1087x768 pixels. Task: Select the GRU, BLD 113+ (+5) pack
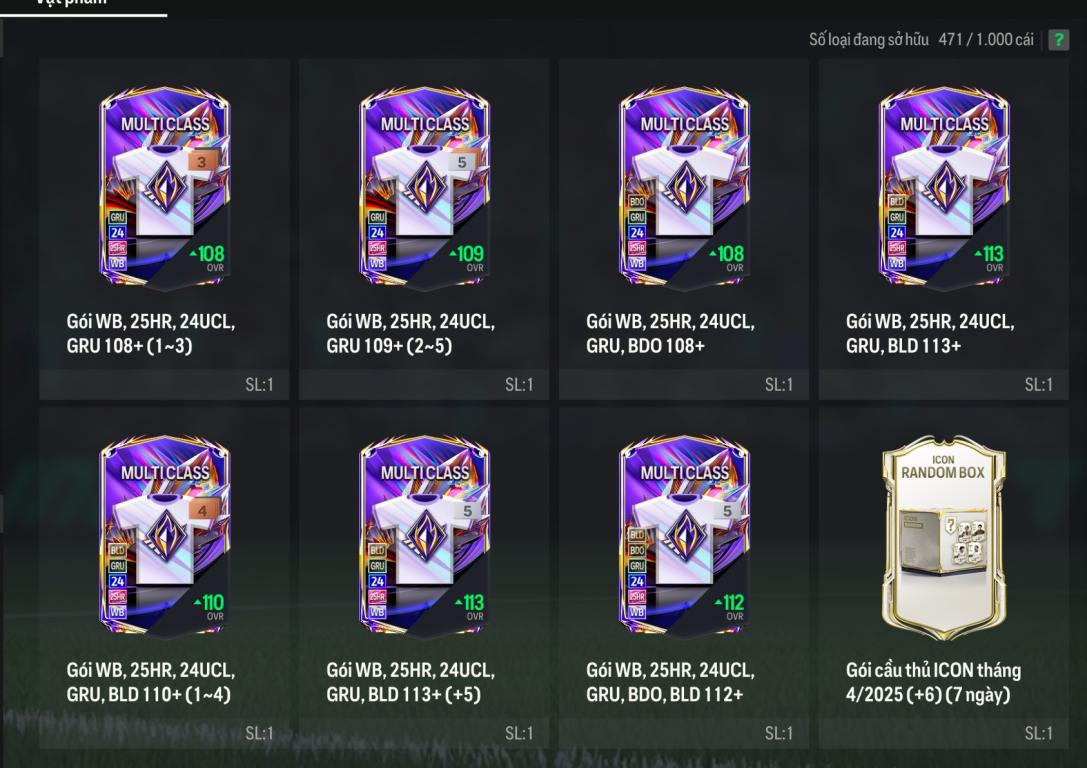coord(424,535)
